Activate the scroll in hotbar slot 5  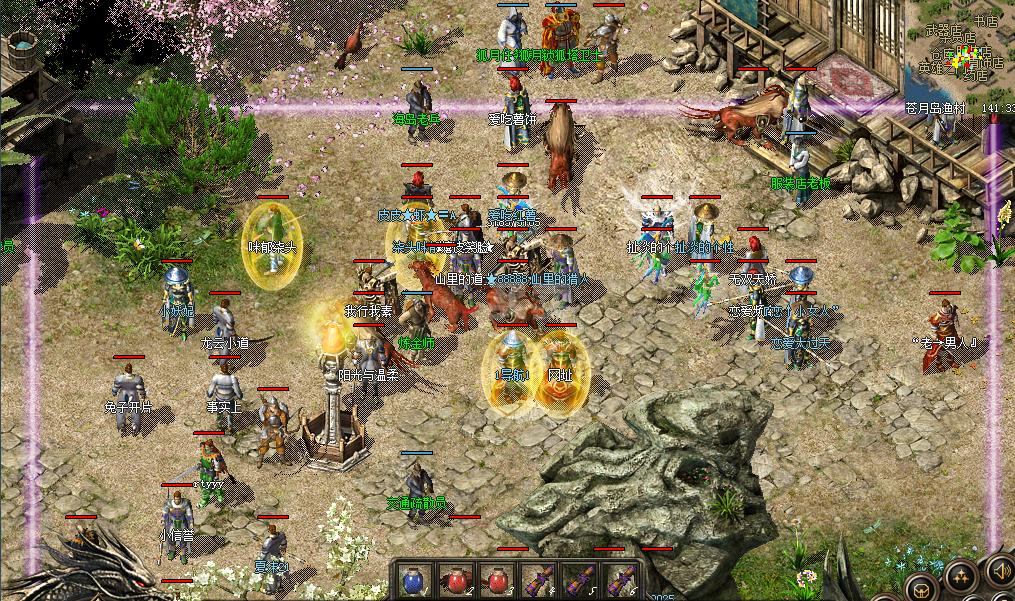pyautogui.click(x=579, y=580)
